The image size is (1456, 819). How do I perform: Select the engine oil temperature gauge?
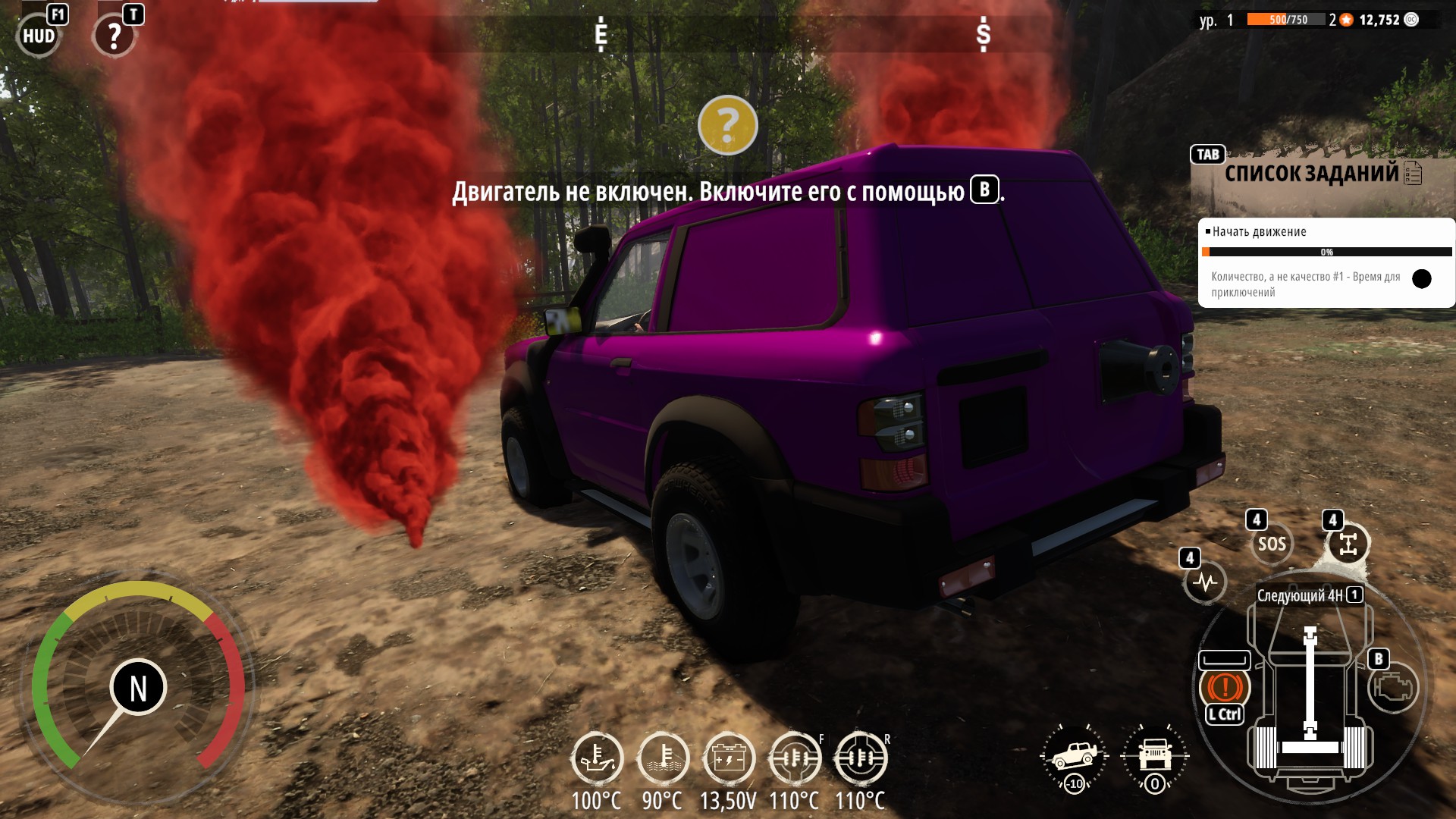click(597, 758)
